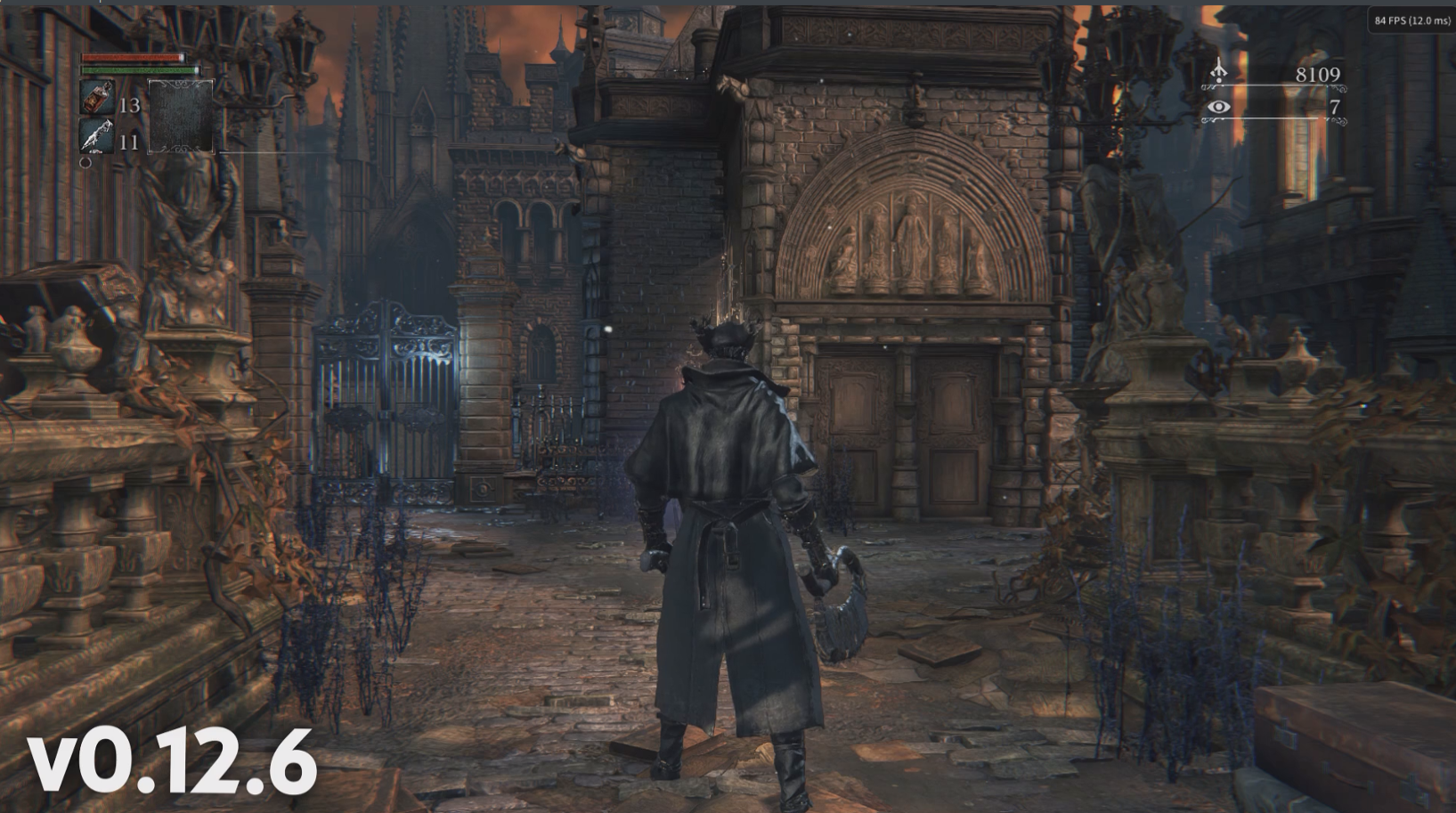The image size is (1456, 813).
Task: Click the green stamina bar
Action: pyautogui.click(x=133, y=69)
